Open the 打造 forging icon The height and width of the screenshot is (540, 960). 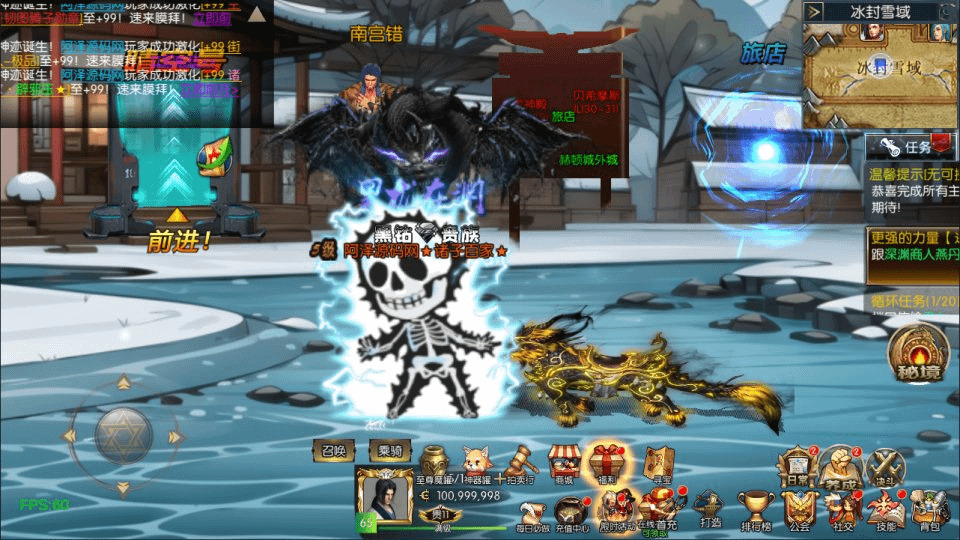[710, 506]
